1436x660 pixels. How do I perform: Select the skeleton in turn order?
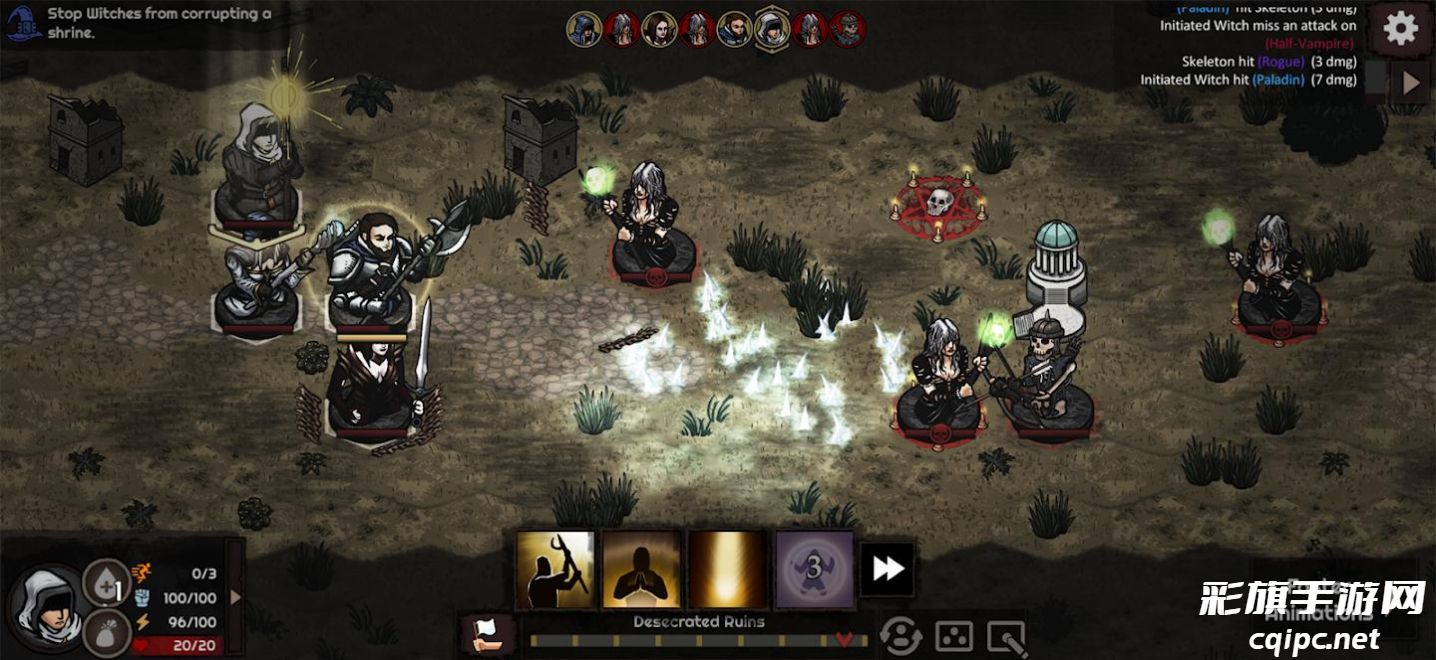(x=848, y=29)
